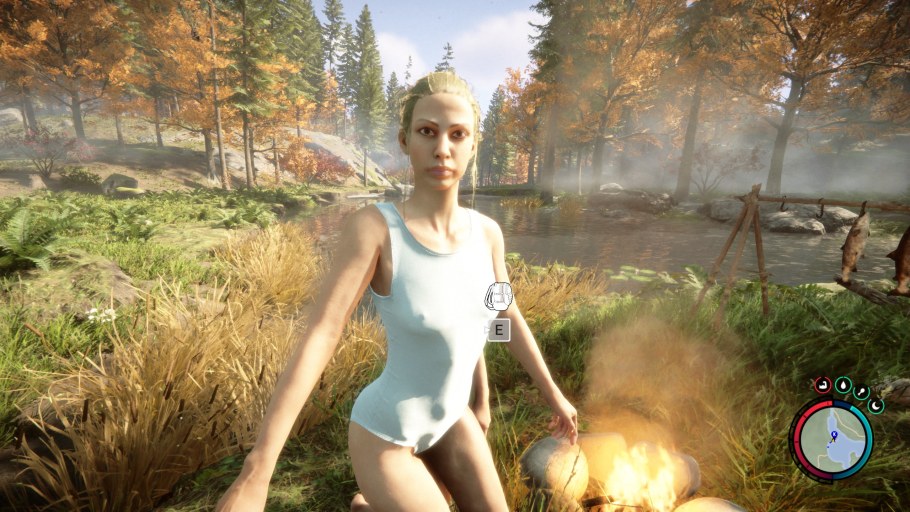Click the circular GPS minimap

click(x=831, y=440)
